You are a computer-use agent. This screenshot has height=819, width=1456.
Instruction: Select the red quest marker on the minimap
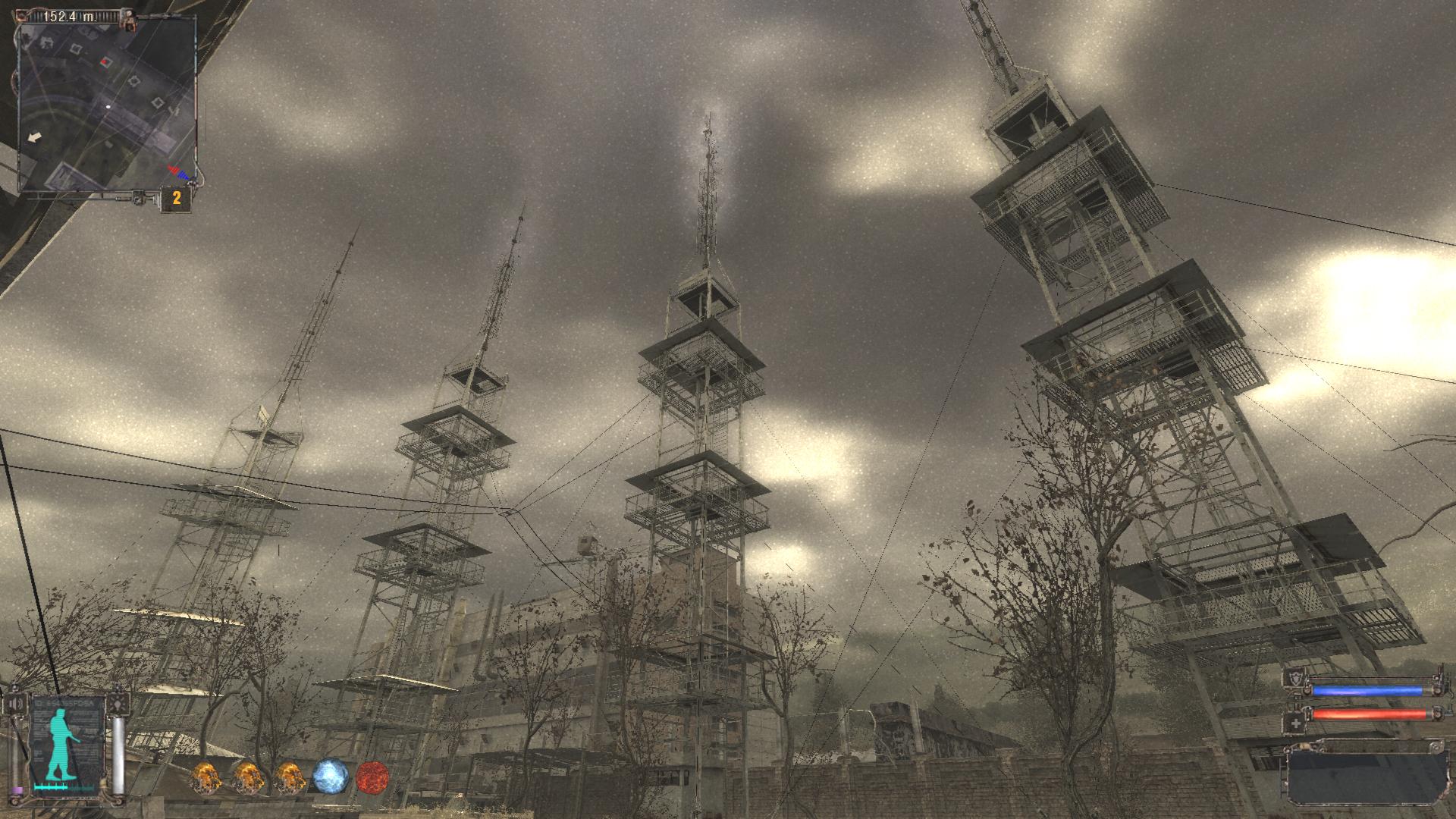click(105, 61)
